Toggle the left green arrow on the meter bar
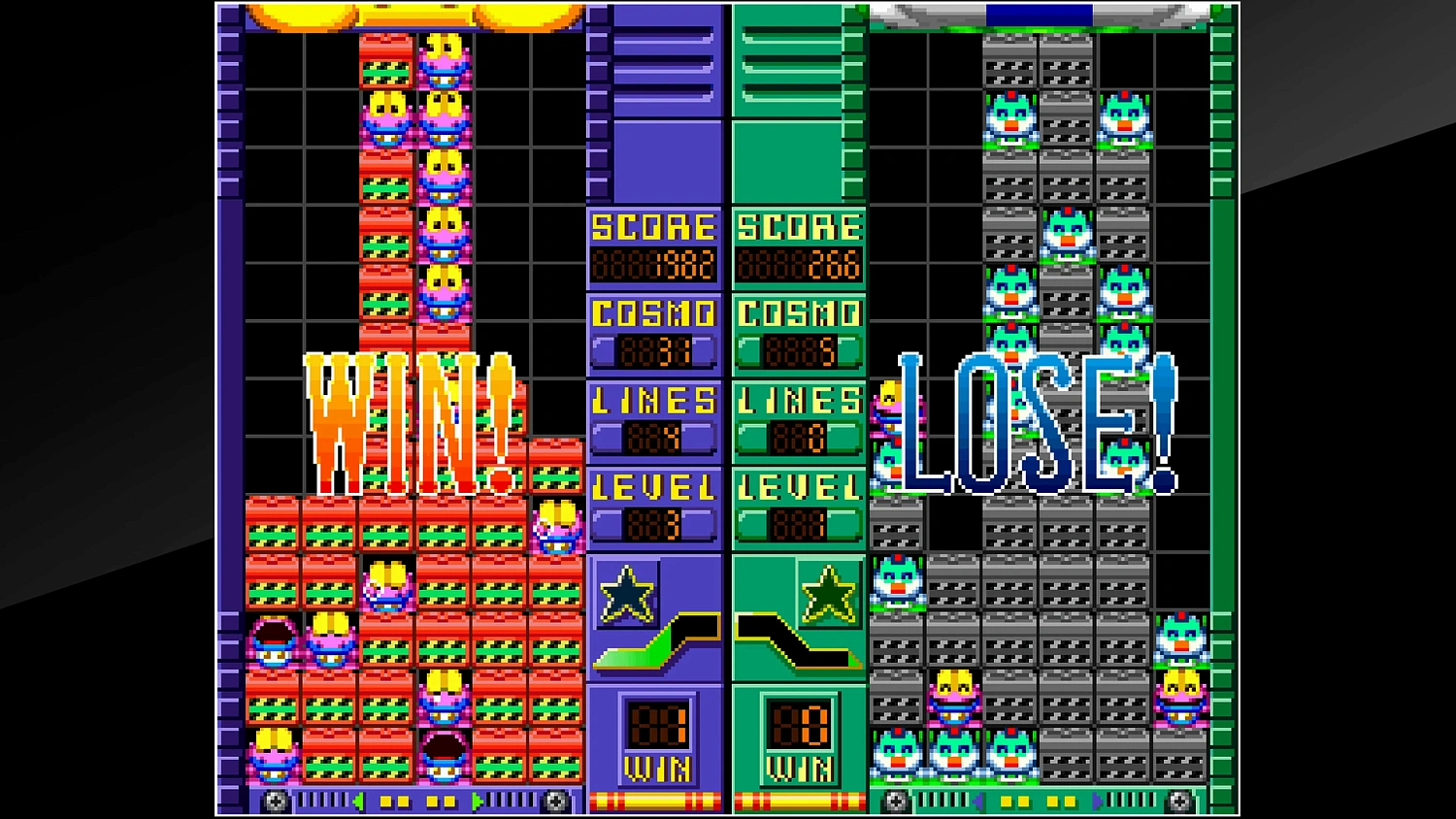 coord(358,800)
